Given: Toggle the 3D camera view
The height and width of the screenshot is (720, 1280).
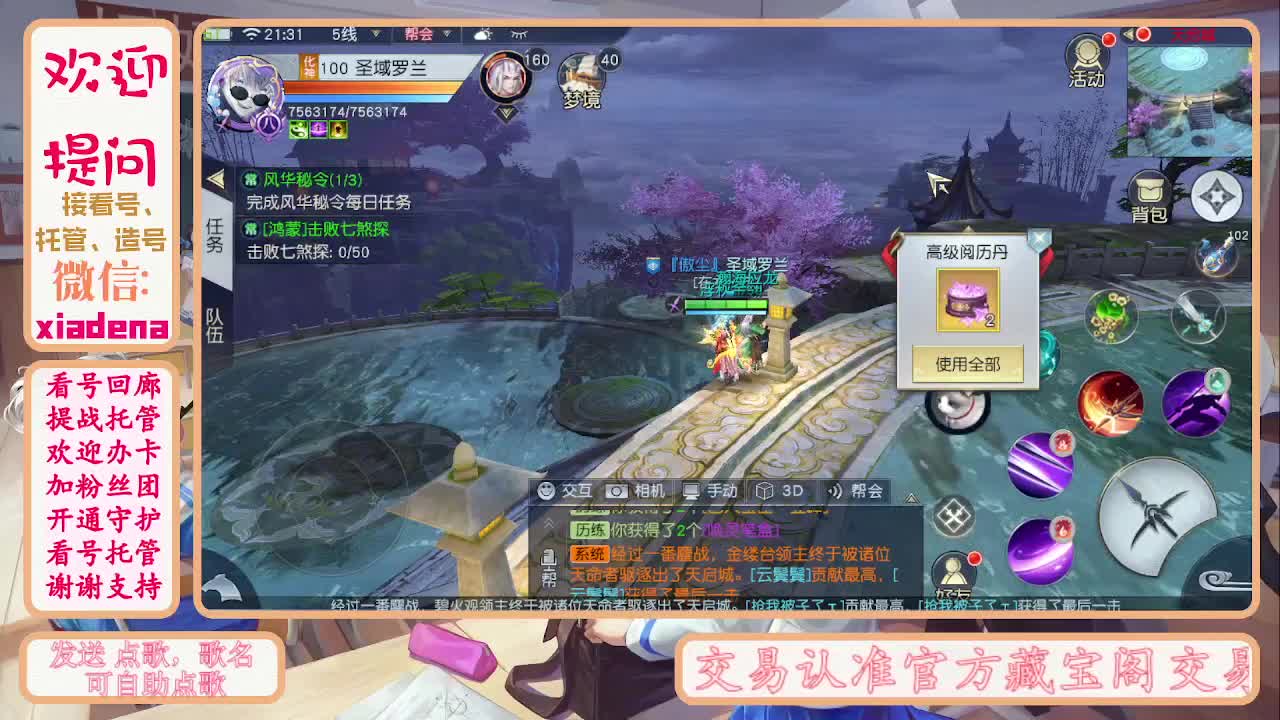Looking at the screenshot, I should point(779,491).
